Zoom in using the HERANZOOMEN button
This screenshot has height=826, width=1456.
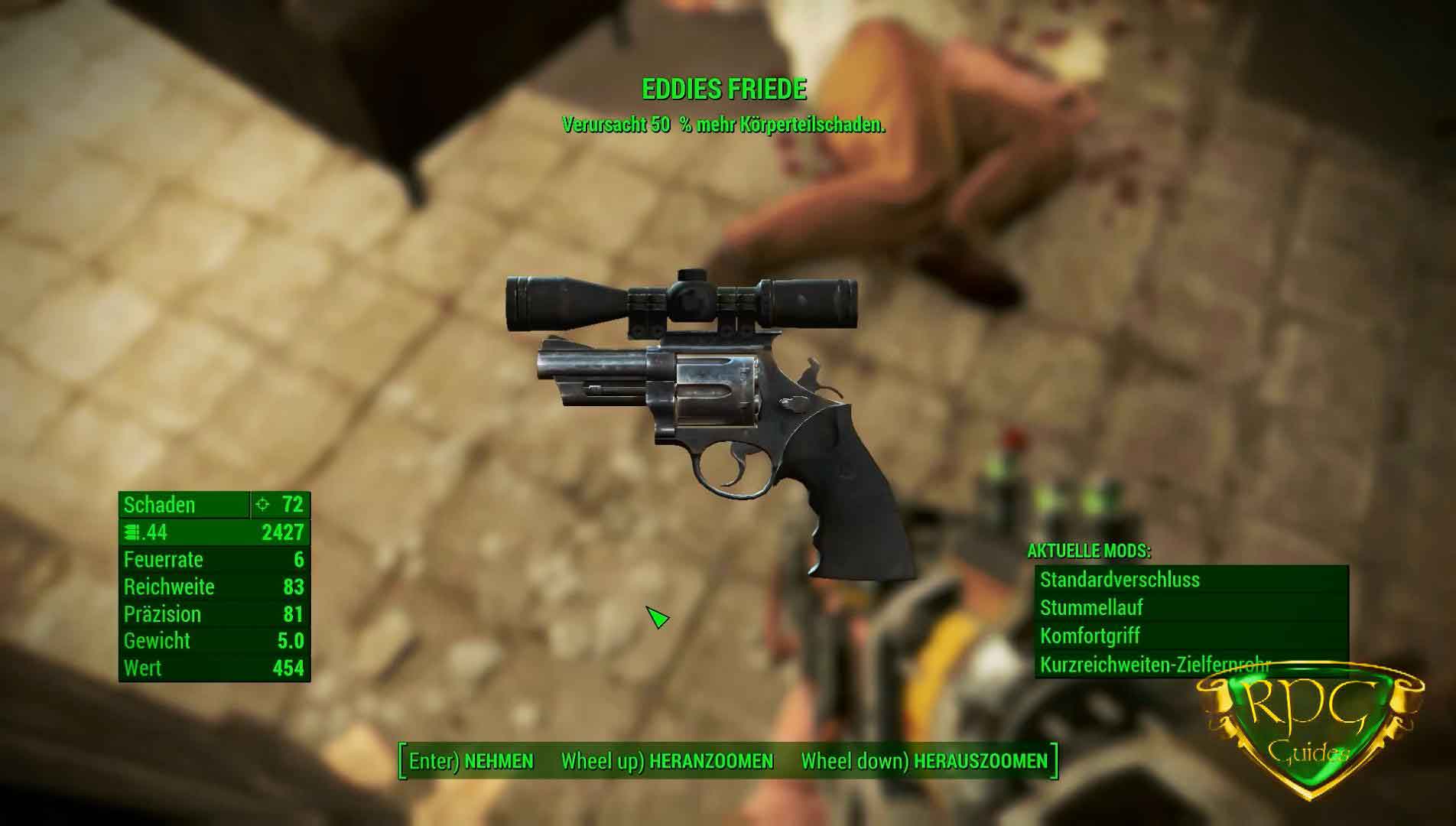coord(667,761)
